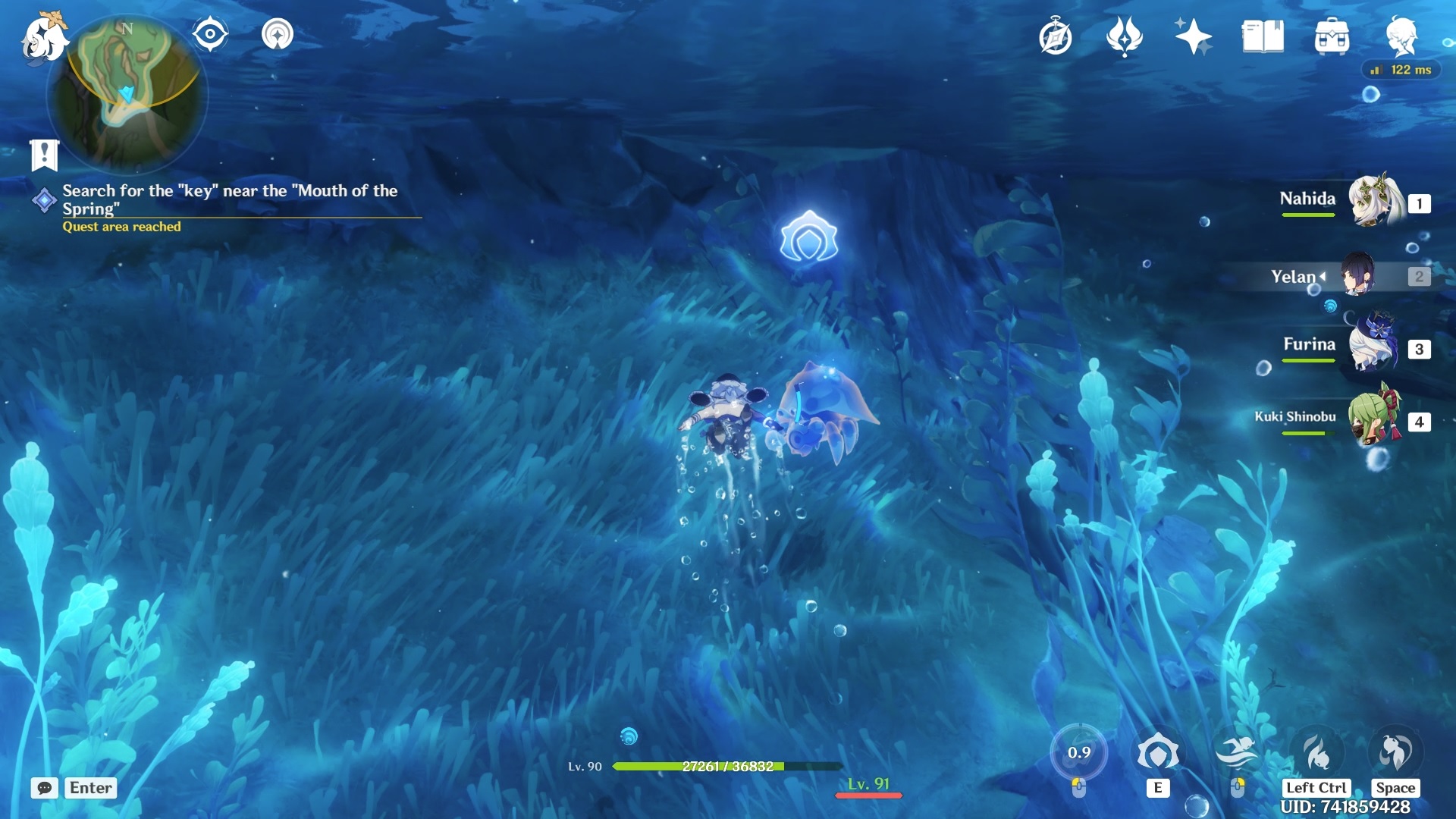The height and width of the screenshot is (819, 1456).
Task: Open the Wish star icon
Action: coord(1193,36)
